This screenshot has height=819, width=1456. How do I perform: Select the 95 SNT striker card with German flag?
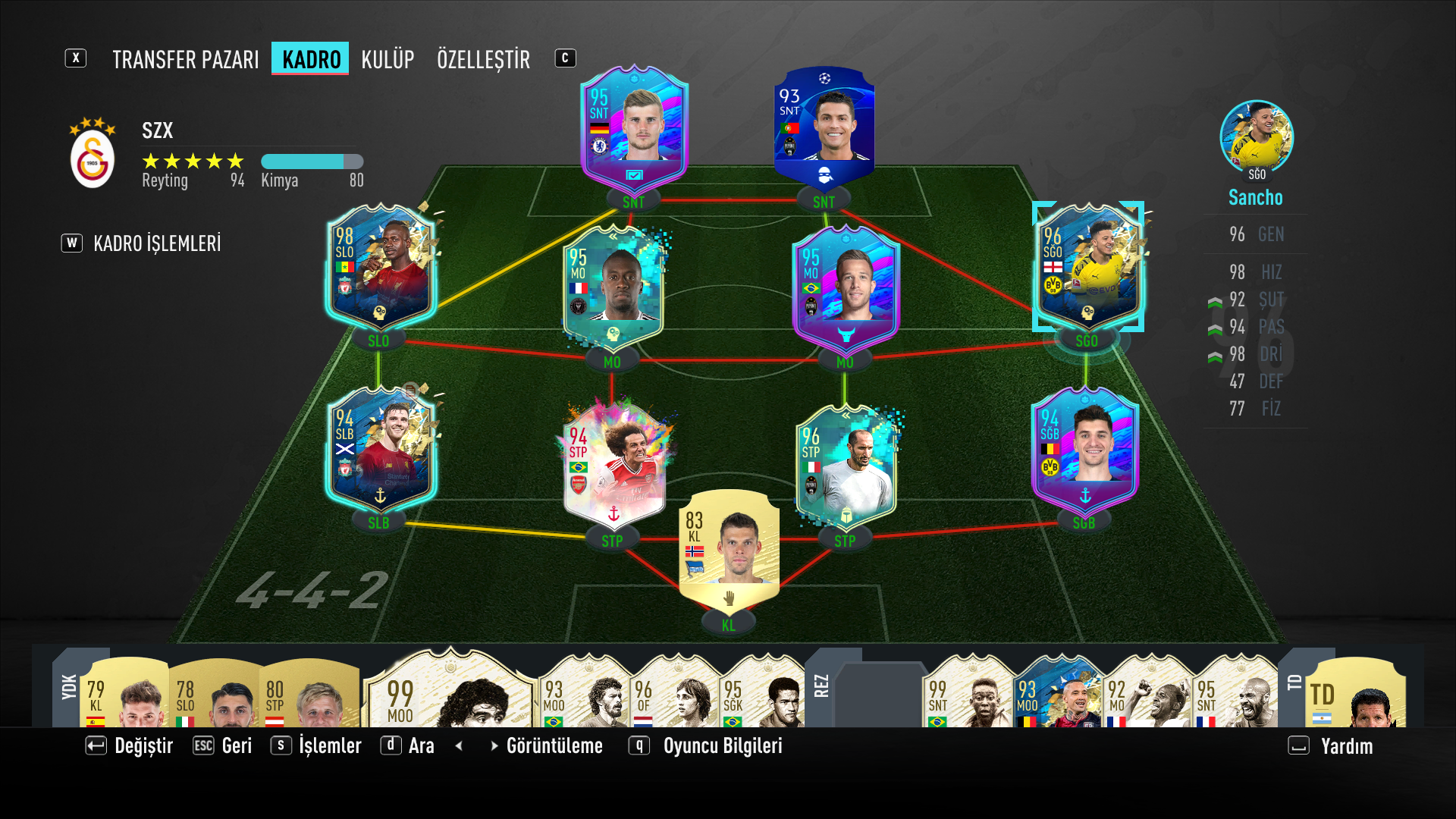(634, 130)
